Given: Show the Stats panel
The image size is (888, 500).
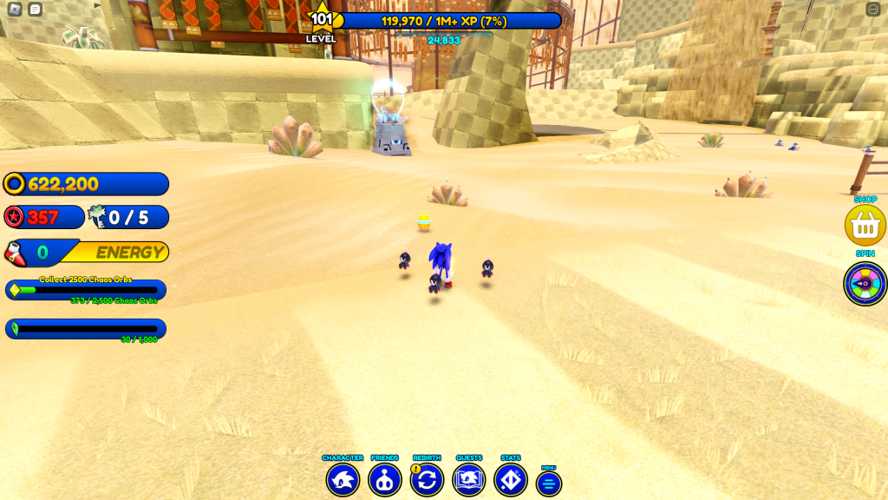Looking at the screenshot, I should pyautogui.click(x=511, y=480).
